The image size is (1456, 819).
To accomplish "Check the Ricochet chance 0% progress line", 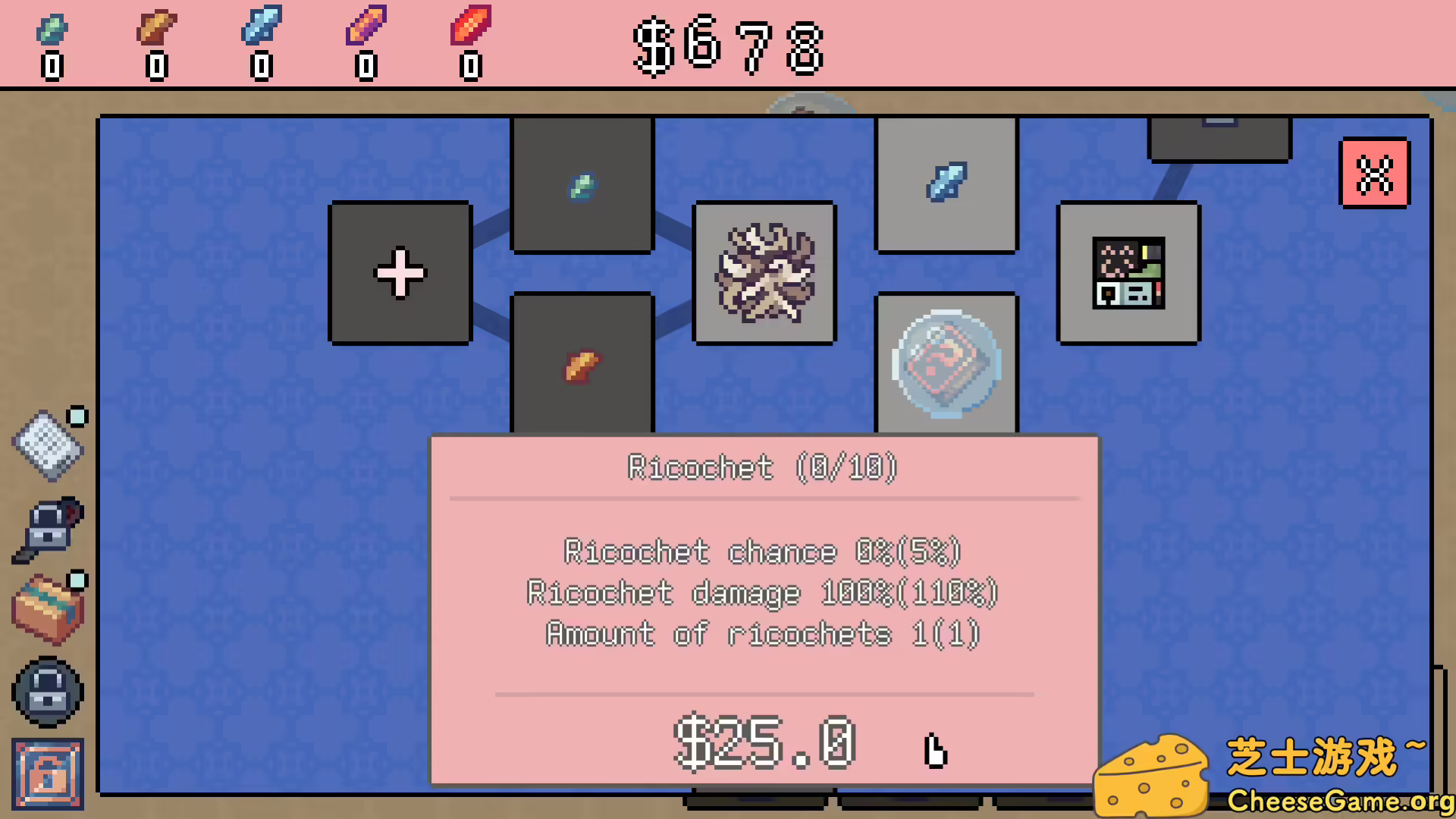I will [x=761, y=552].
